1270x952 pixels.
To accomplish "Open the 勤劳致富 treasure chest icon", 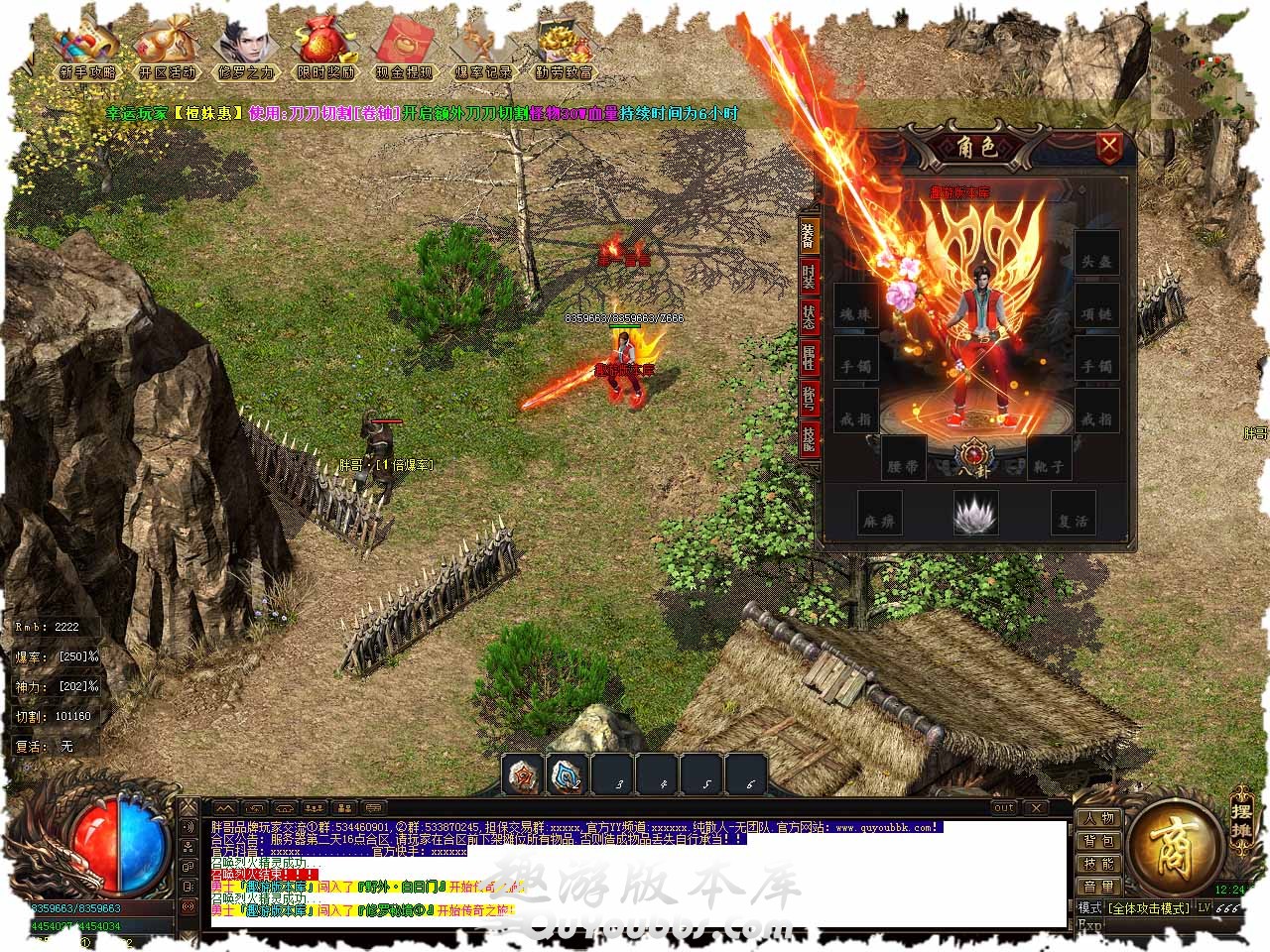I will (x=563, y=48).
